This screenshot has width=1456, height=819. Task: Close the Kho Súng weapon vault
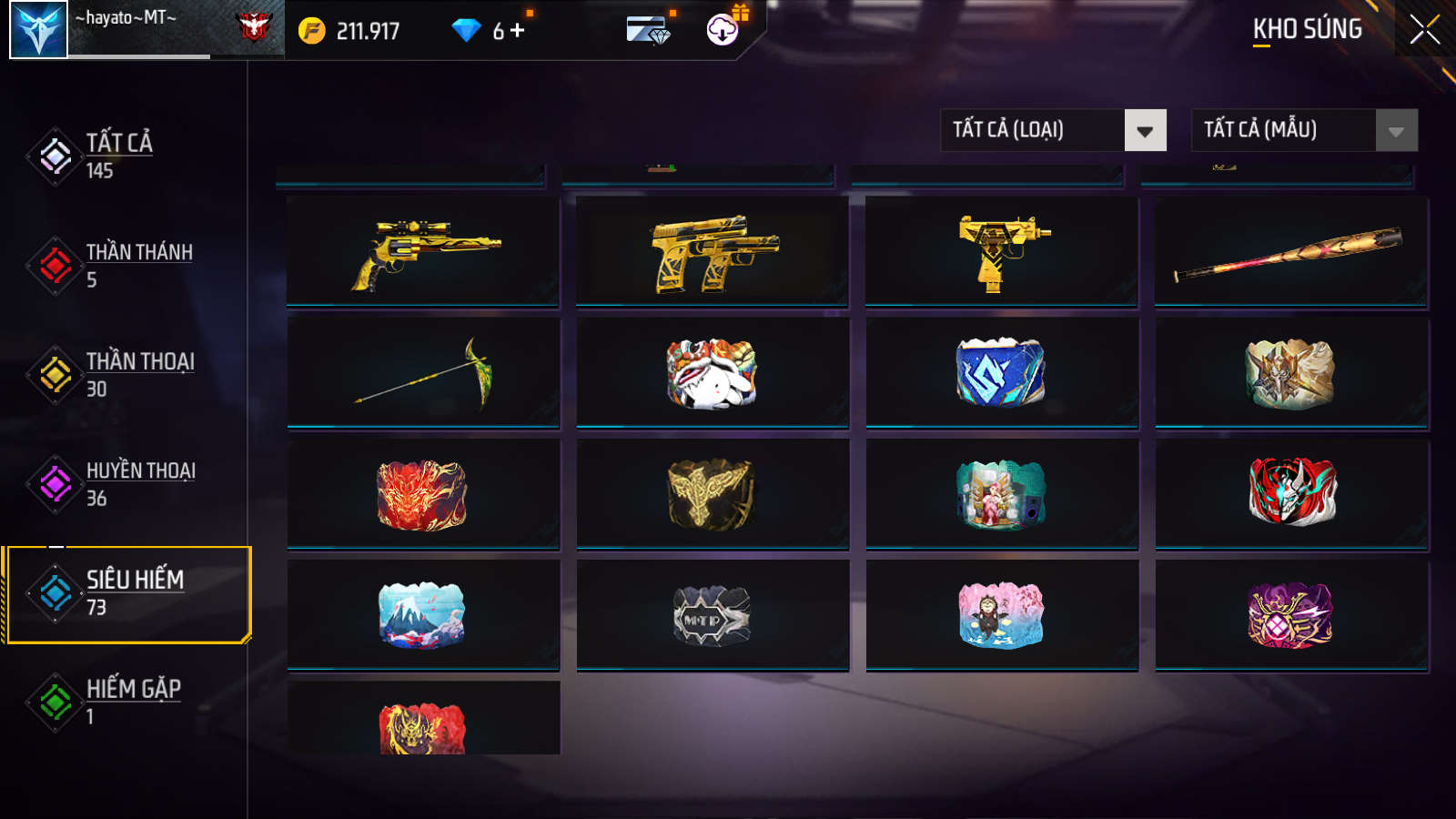[1424, 30]
